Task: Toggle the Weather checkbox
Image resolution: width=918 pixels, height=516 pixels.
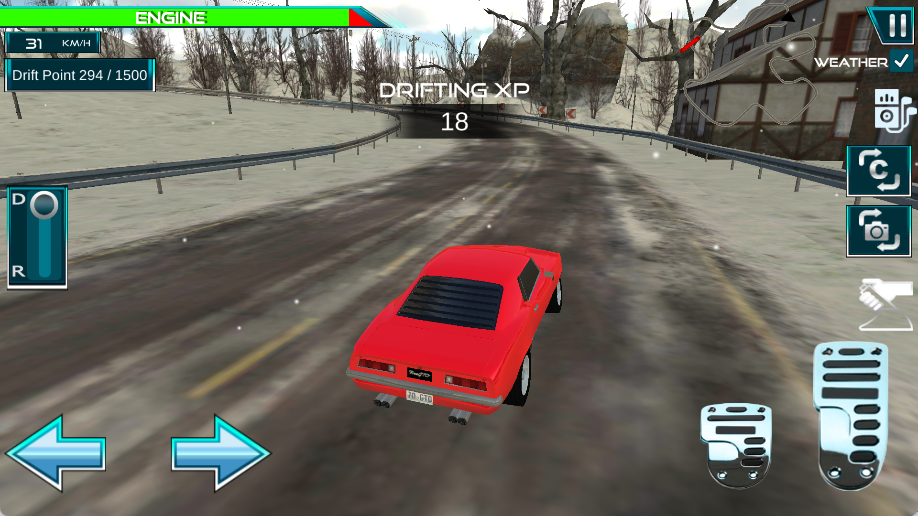Action: pos(903,61)
